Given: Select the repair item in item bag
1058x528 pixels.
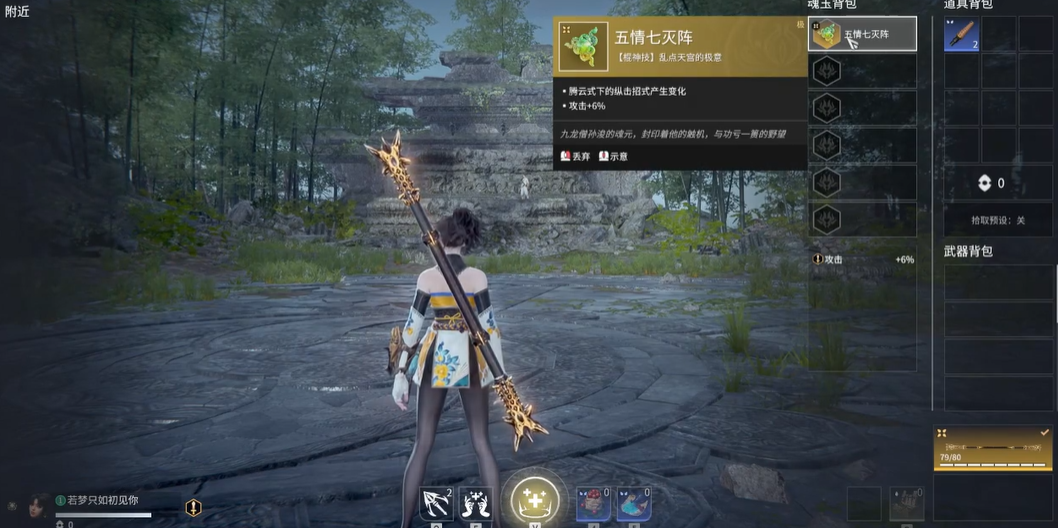Looking at the screenshot, I should 961,35.
